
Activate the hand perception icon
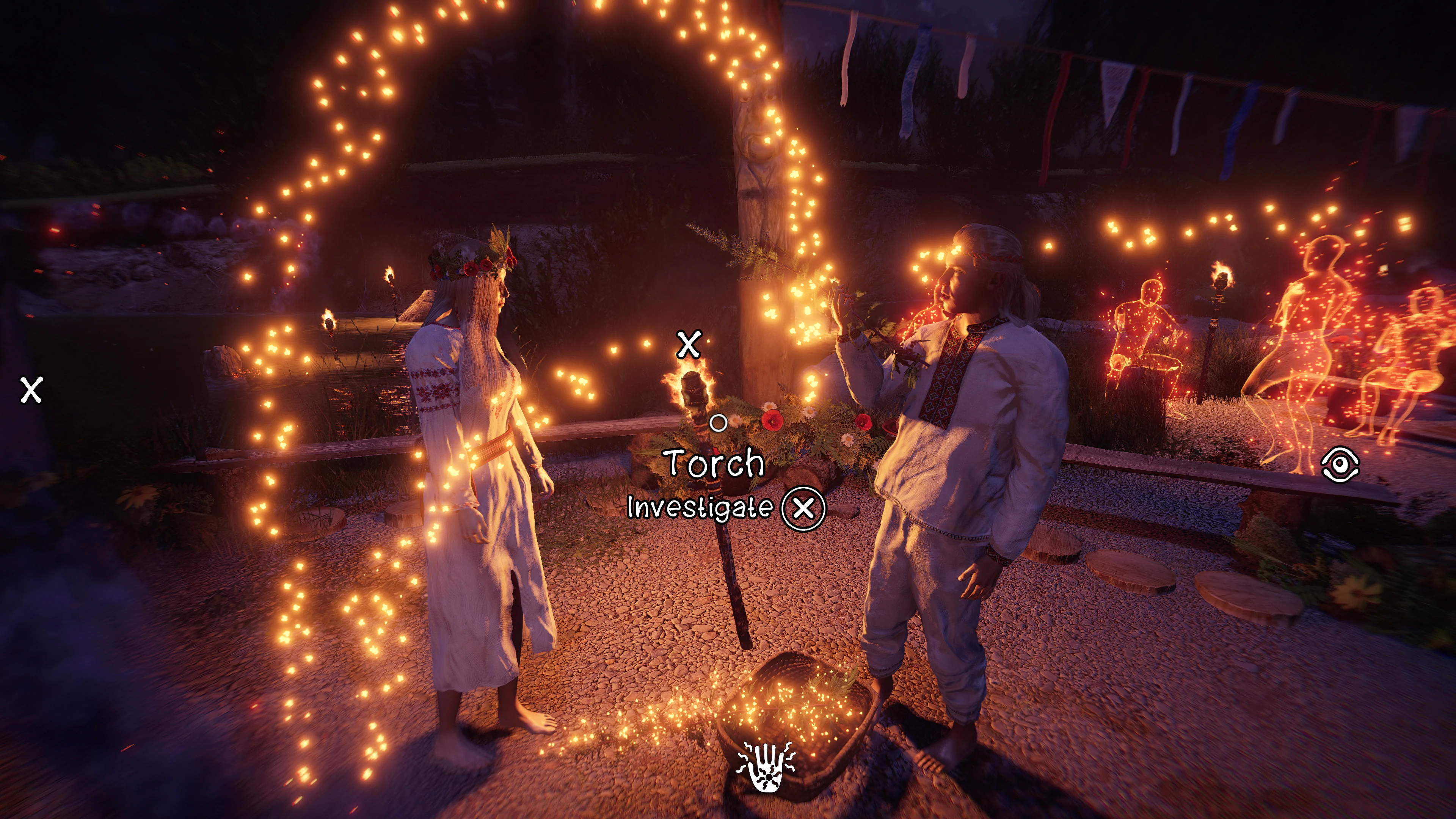click(x=765, y=767)
